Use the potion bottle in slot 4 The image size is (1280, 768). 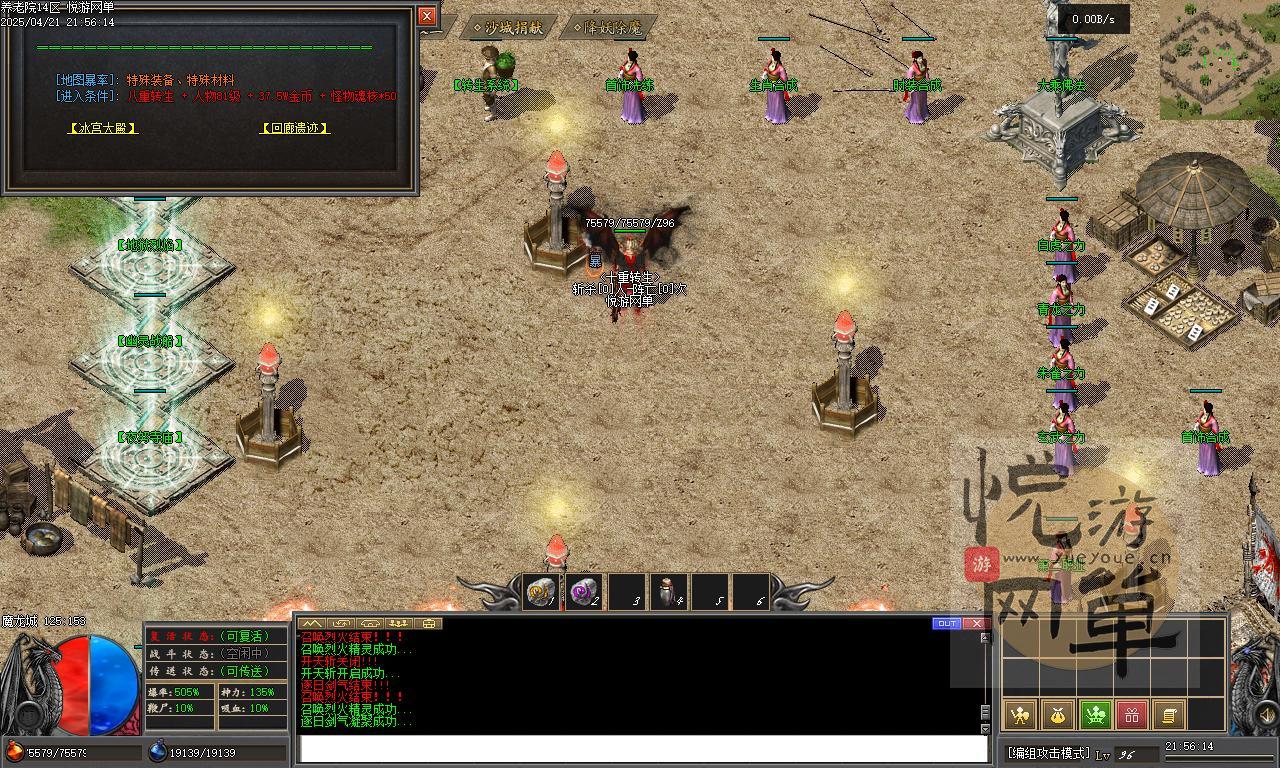point(667,593)
